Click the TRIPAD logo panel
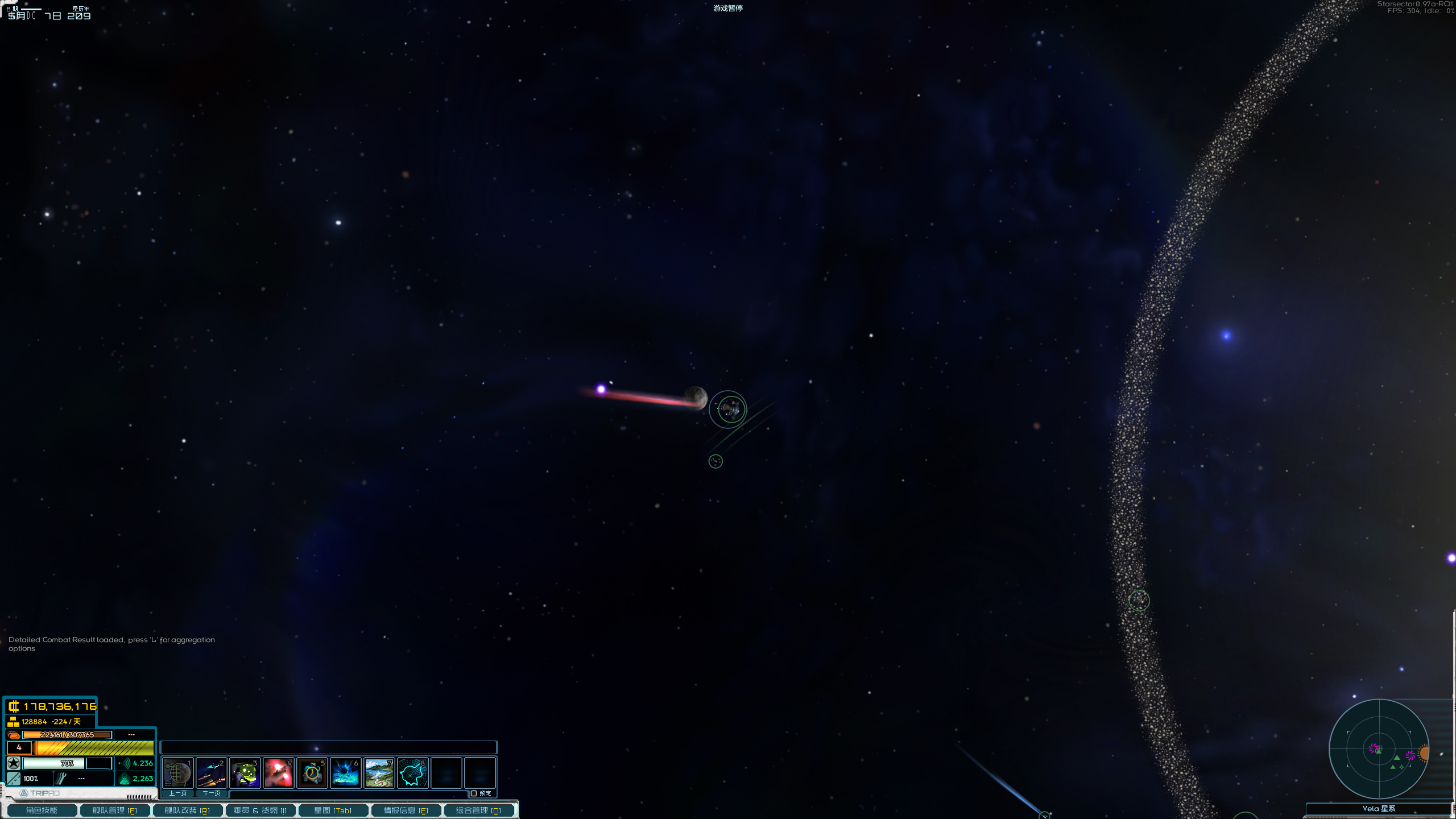 click(x=40, y=793)
